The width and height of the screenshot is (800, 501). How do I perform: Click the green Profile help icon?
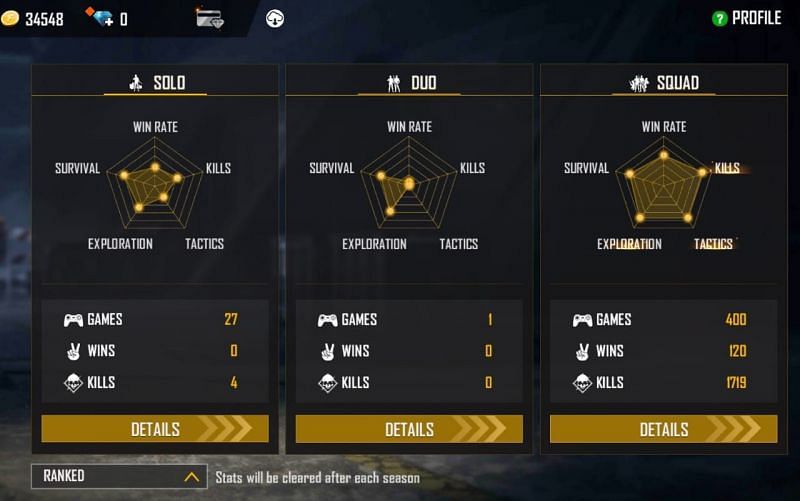point(719,18)
